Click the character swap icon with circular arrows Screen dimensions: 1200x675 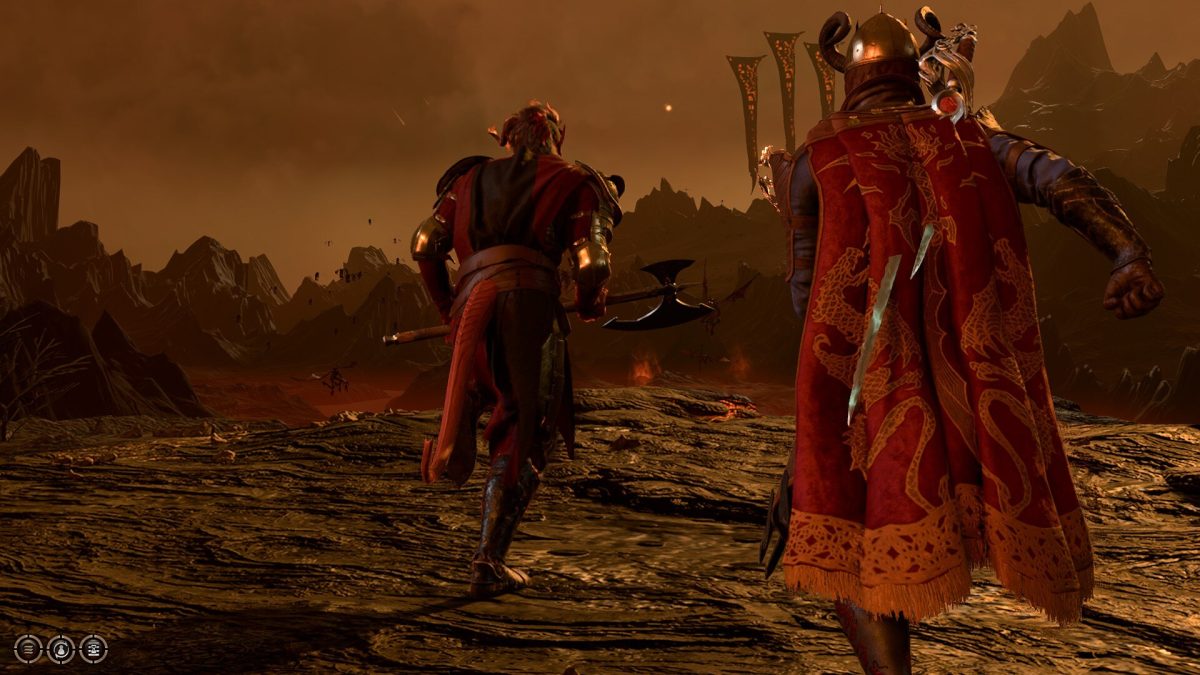pyautogui.click(x=61, y=649)
